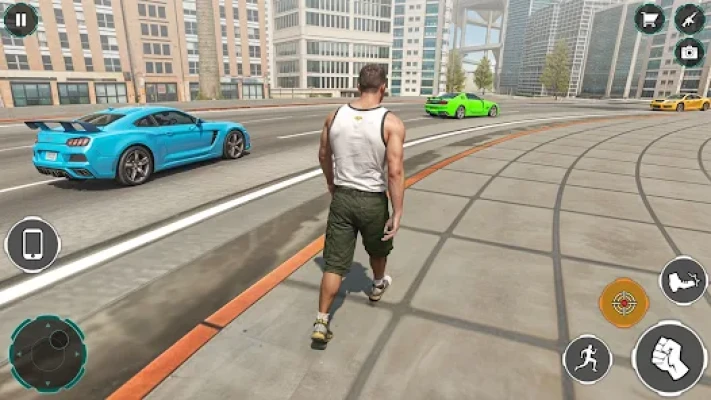Image resolution: width=711 pixels, height=400 pixels.
Task: Switch view with the camera icon
Action: click(688, 52)
